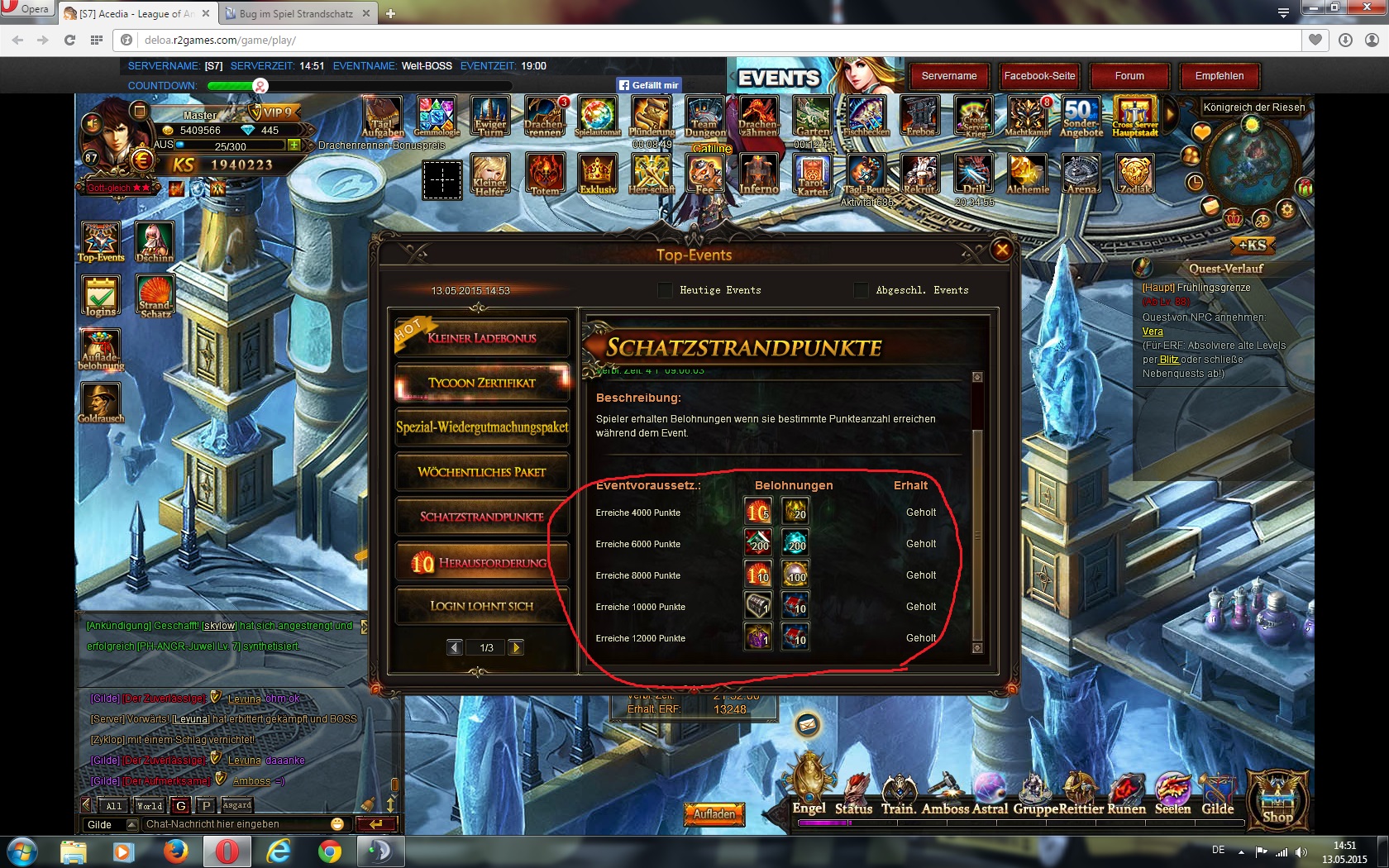The width and height of the screenshot is (1389, 868).
Task: Open the Goldrausch event icon
Action: click(x=101, y=403)
